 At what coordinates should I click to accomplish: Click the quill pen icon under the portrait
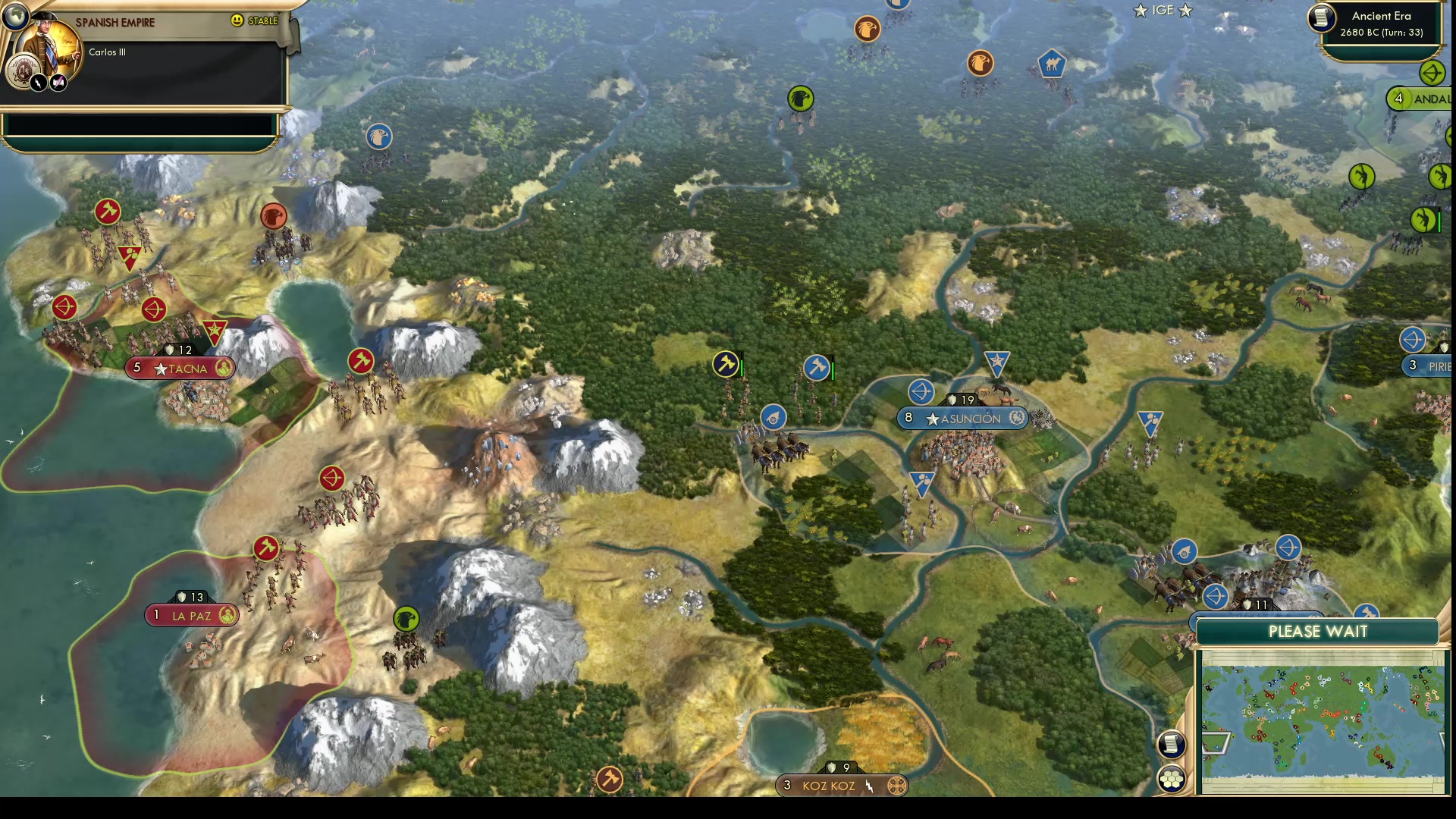59,81
